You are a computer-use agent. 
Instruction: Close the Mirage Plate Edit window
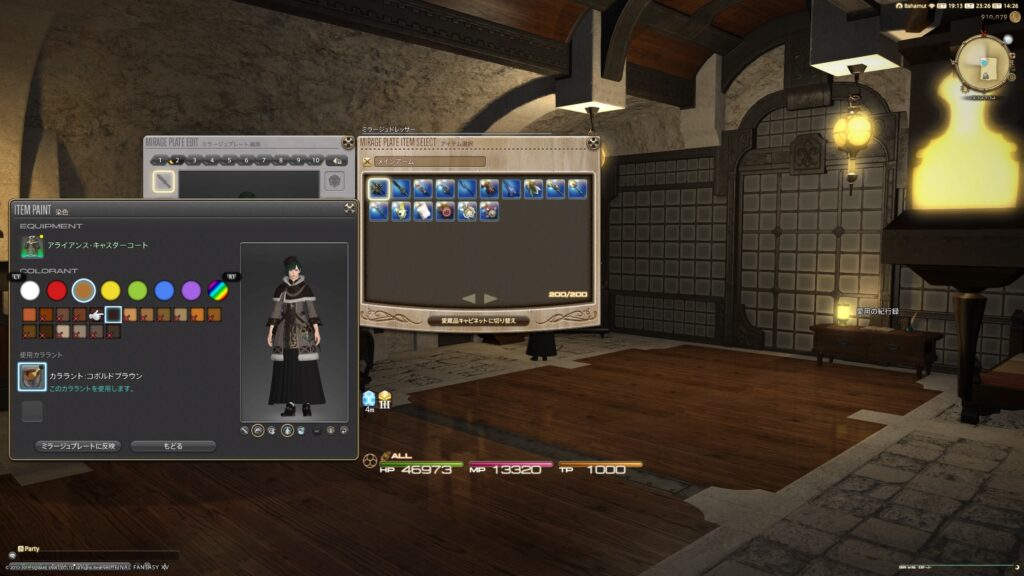coord(347,143)
